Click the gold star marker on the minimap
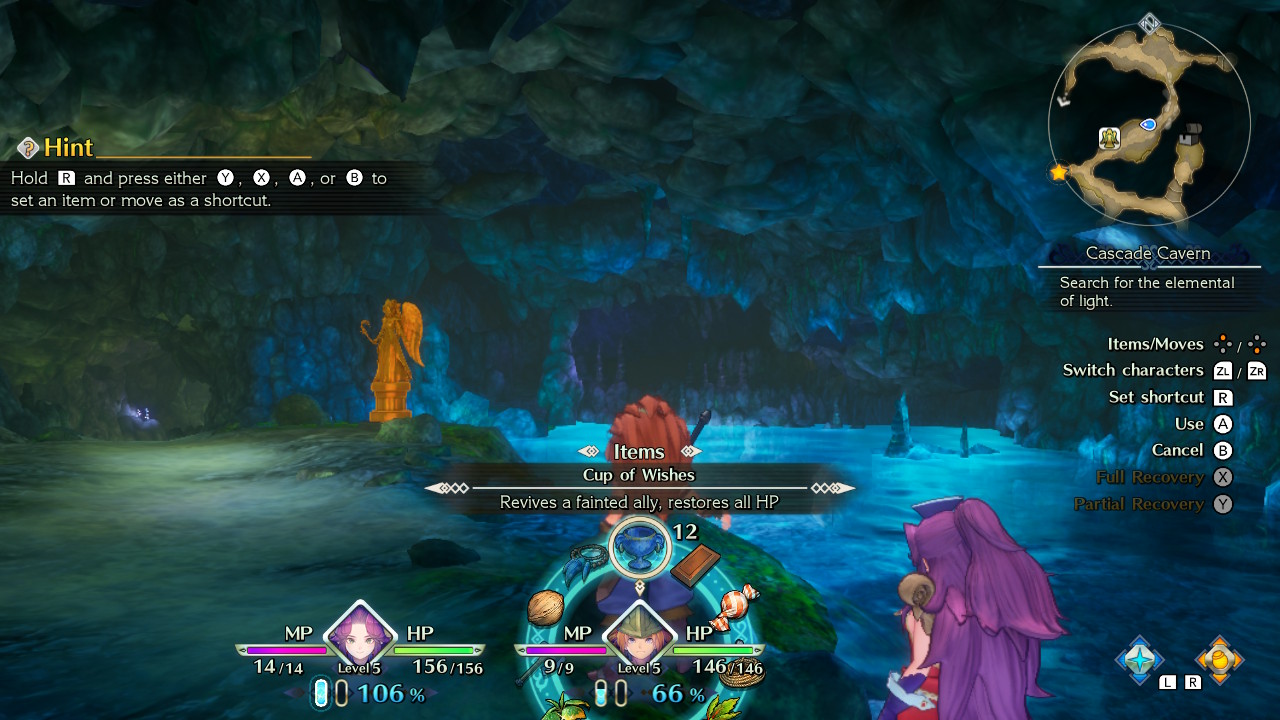This screenshot has height=720, width=1280. (x=1058, y=173)
